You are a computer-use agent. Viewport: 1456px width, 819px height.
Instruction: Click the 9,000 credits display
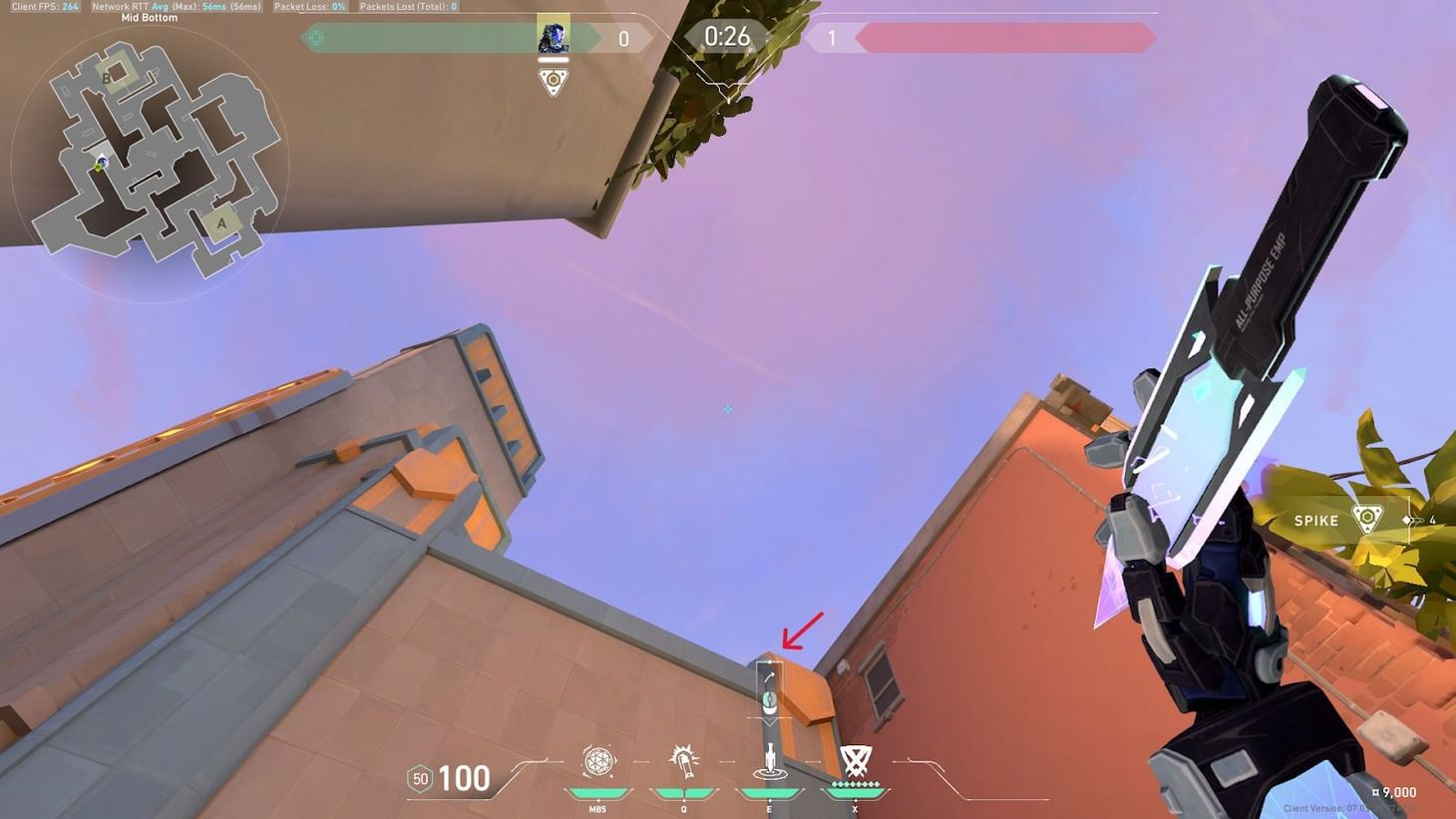coord(1396,791)
